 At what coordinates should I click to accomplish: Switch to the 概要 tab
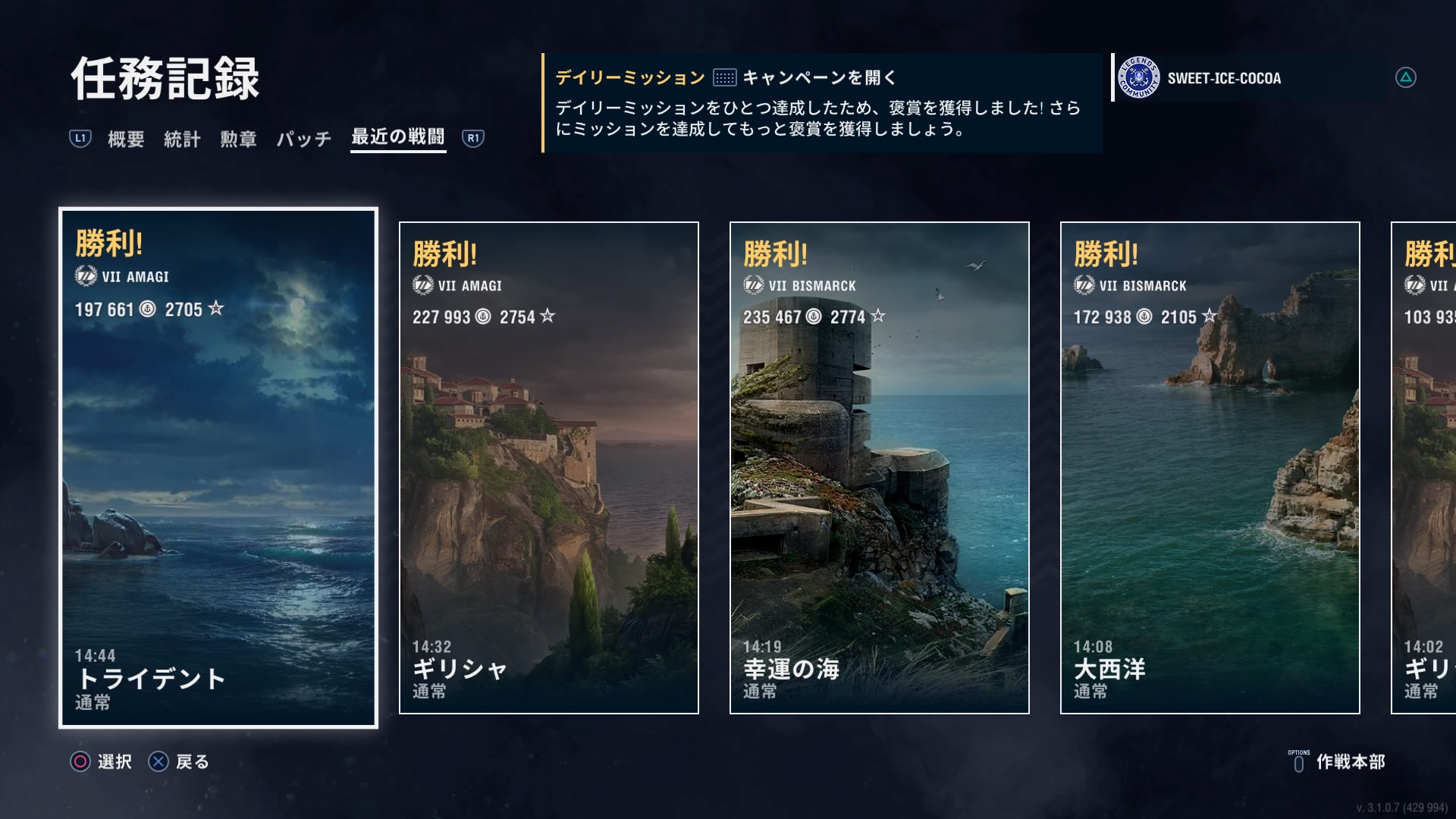tap(126, 139)
